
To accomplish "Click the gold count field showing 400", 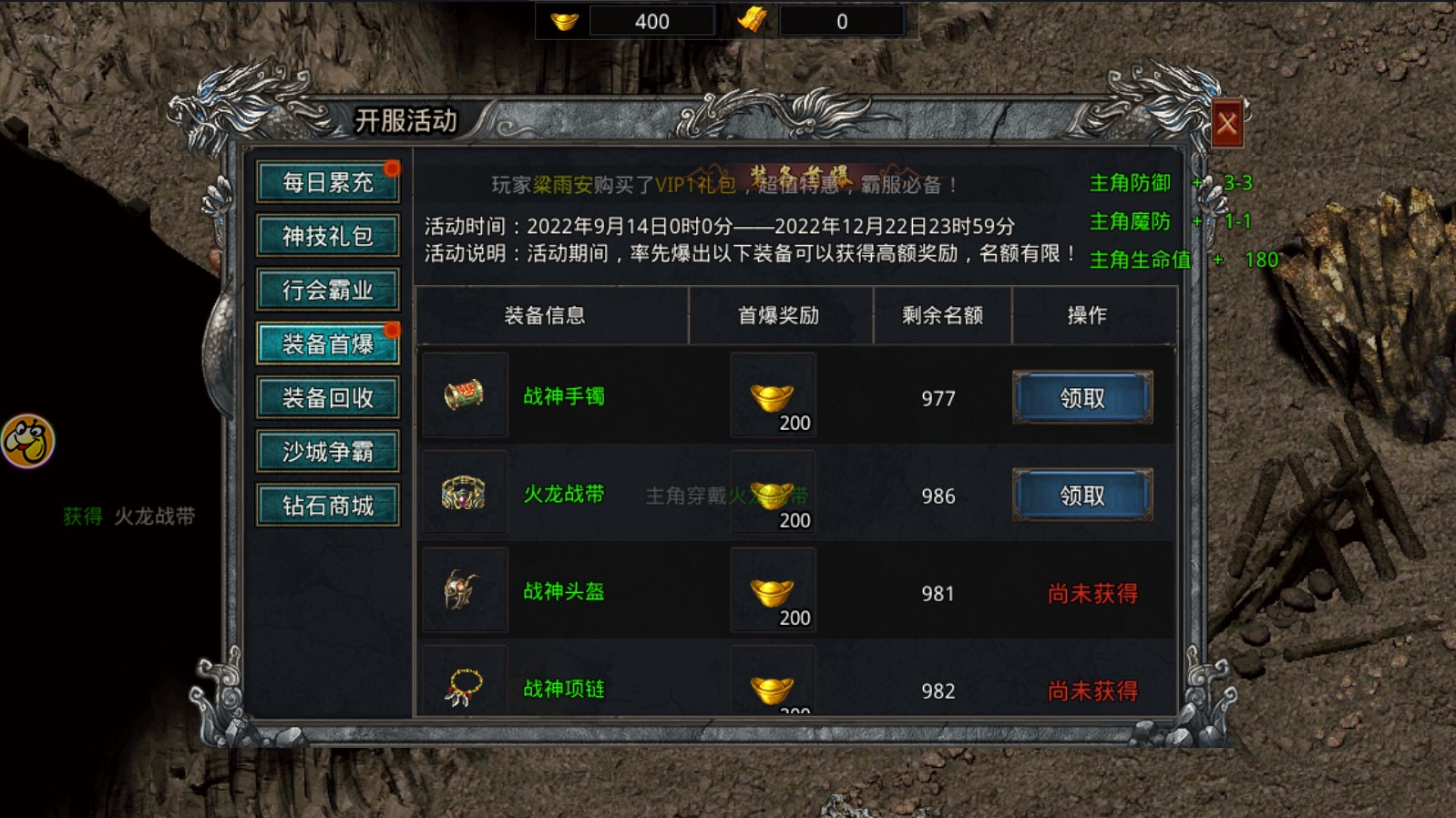I will (x=652, y=20).
